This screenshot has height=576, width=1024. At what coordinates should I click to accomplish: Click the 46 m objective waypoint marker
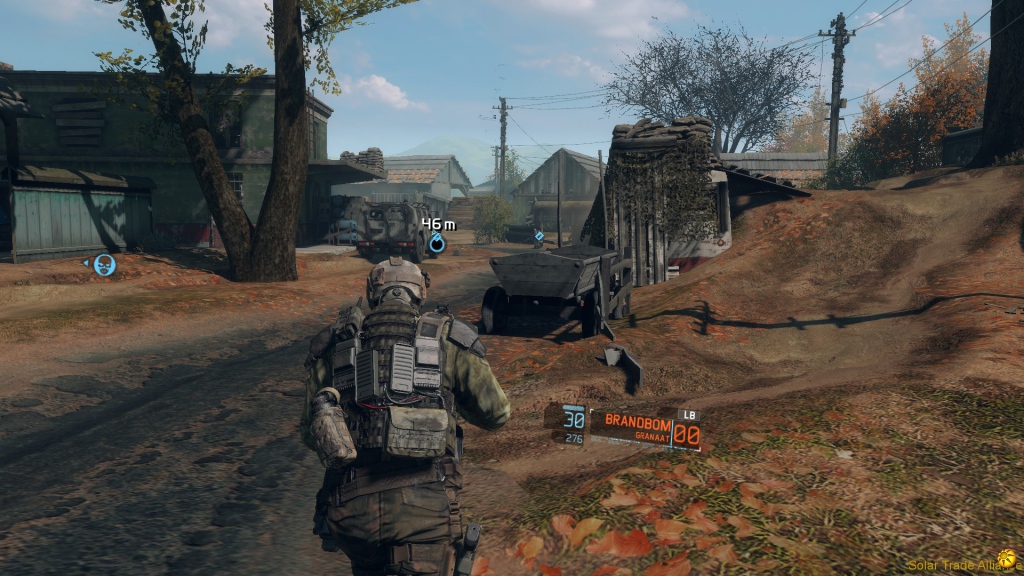click(437, 243)
